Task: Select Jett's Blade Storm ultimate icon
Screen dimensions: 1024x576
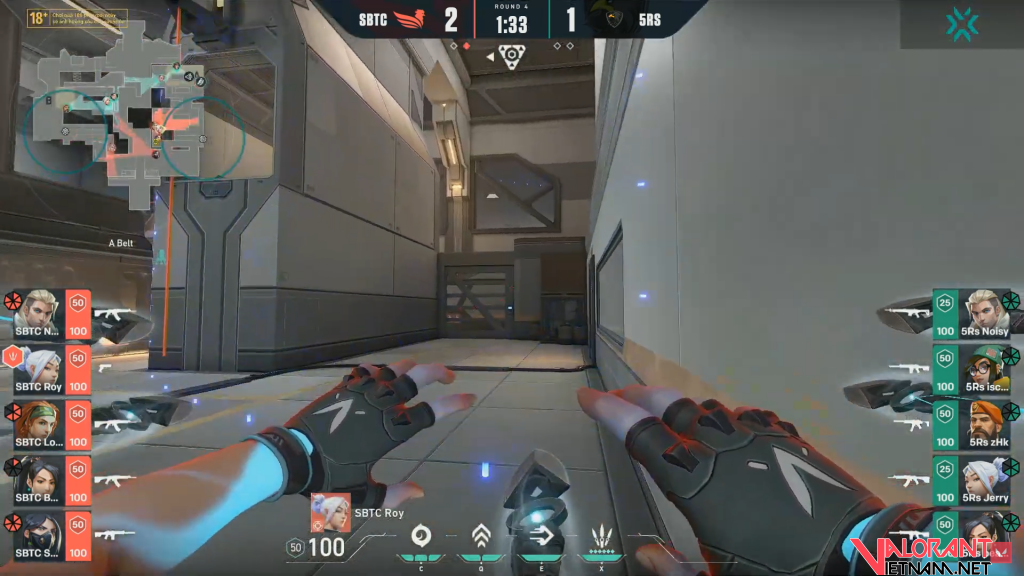Action: (x=602, y=535)
